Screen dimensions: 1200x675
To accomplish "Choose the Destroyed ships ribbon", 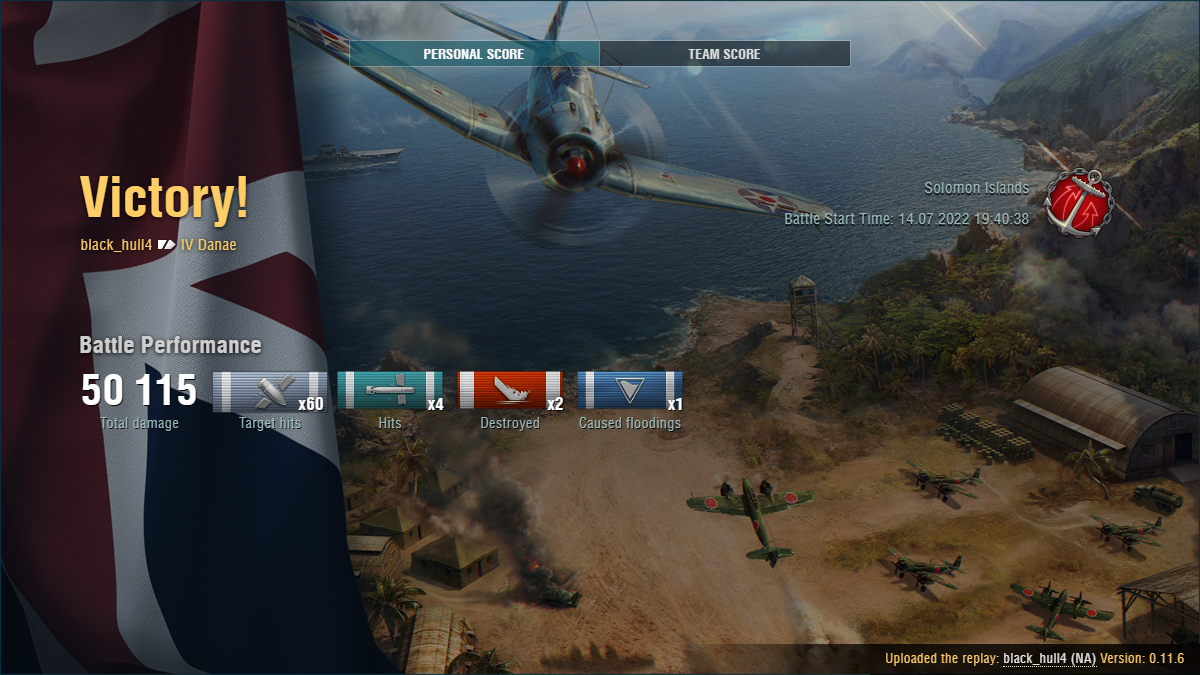I will 510,391.
